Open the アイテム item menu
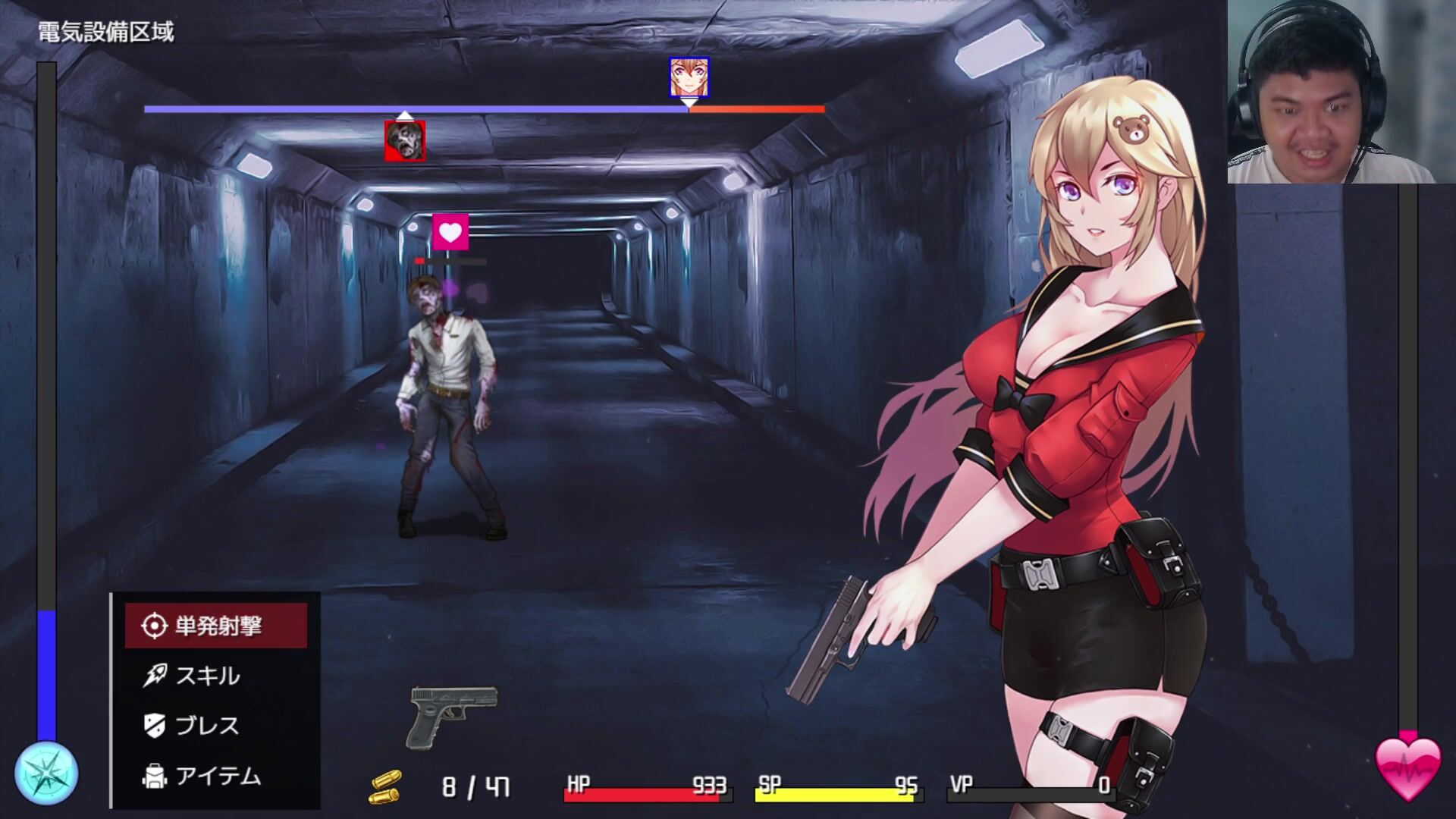 point(216,776)
